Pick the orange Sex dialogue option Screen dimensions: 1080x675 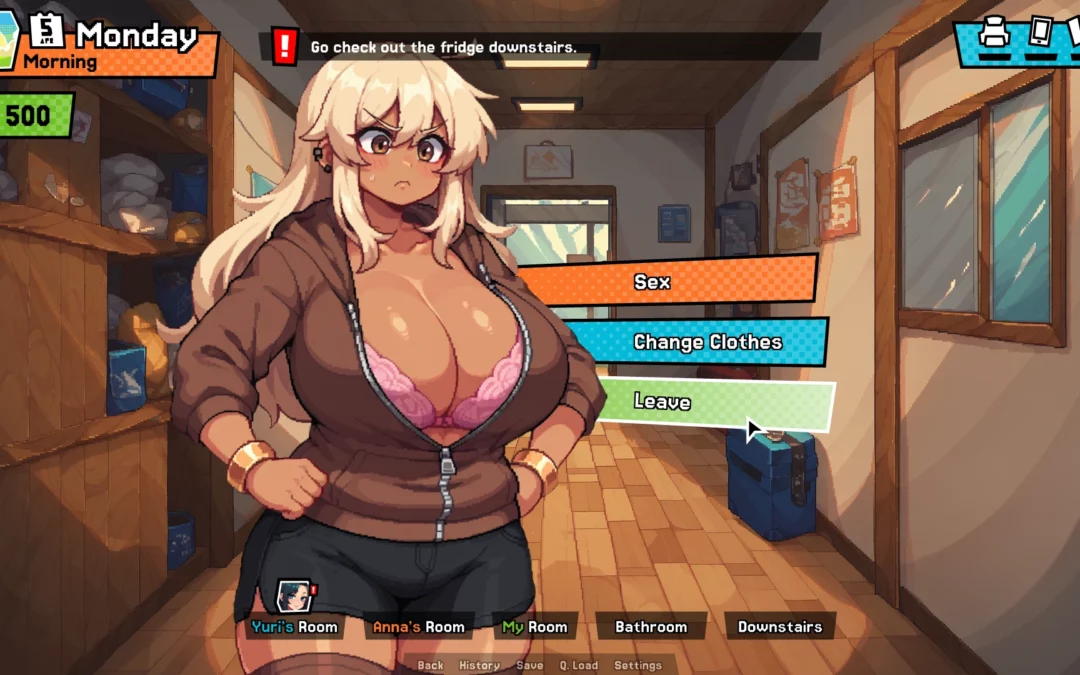point(652,282)
